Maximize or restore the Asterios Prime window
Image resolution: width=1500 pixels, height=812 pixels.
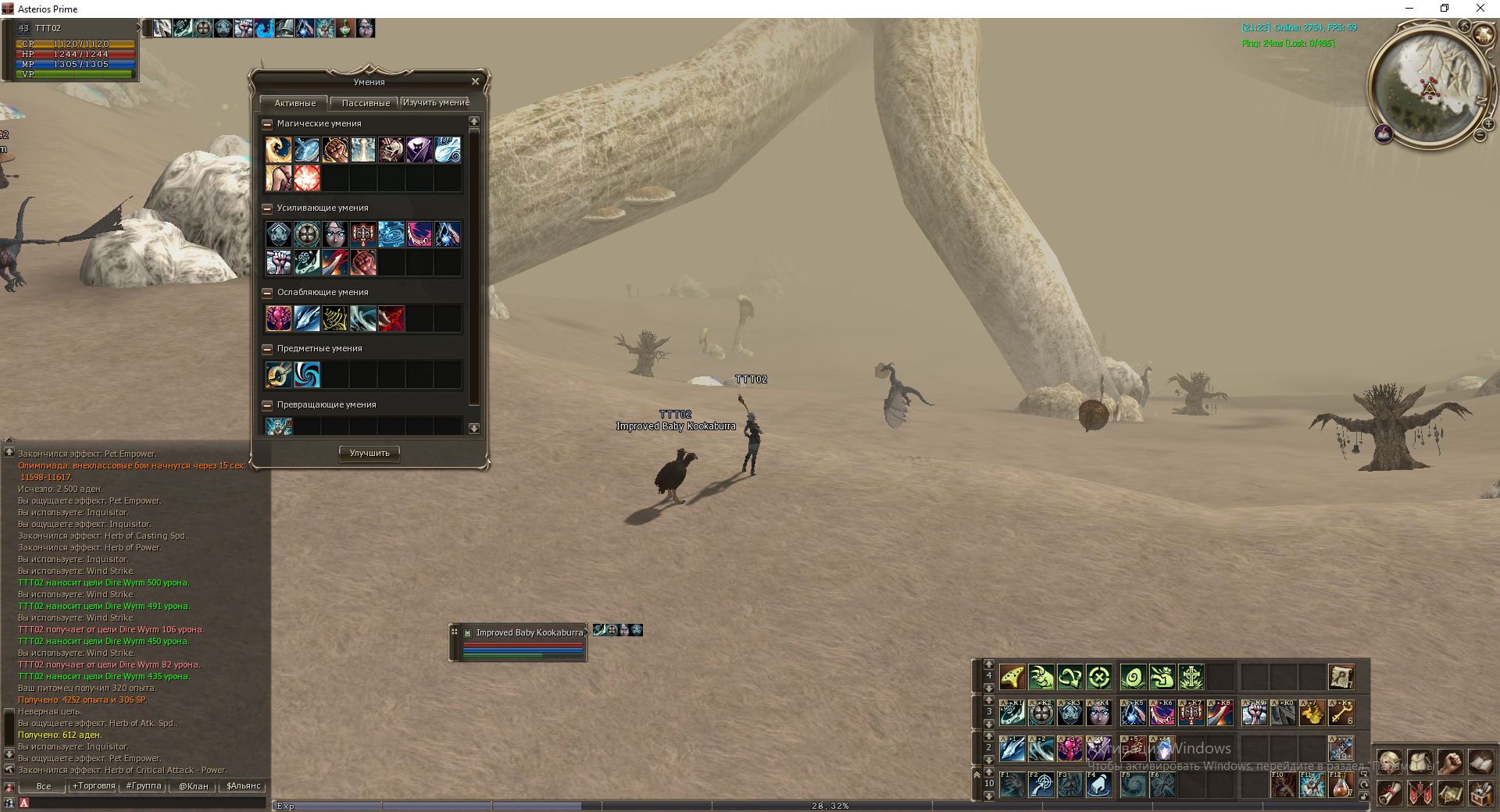[x=1445, y=9]
